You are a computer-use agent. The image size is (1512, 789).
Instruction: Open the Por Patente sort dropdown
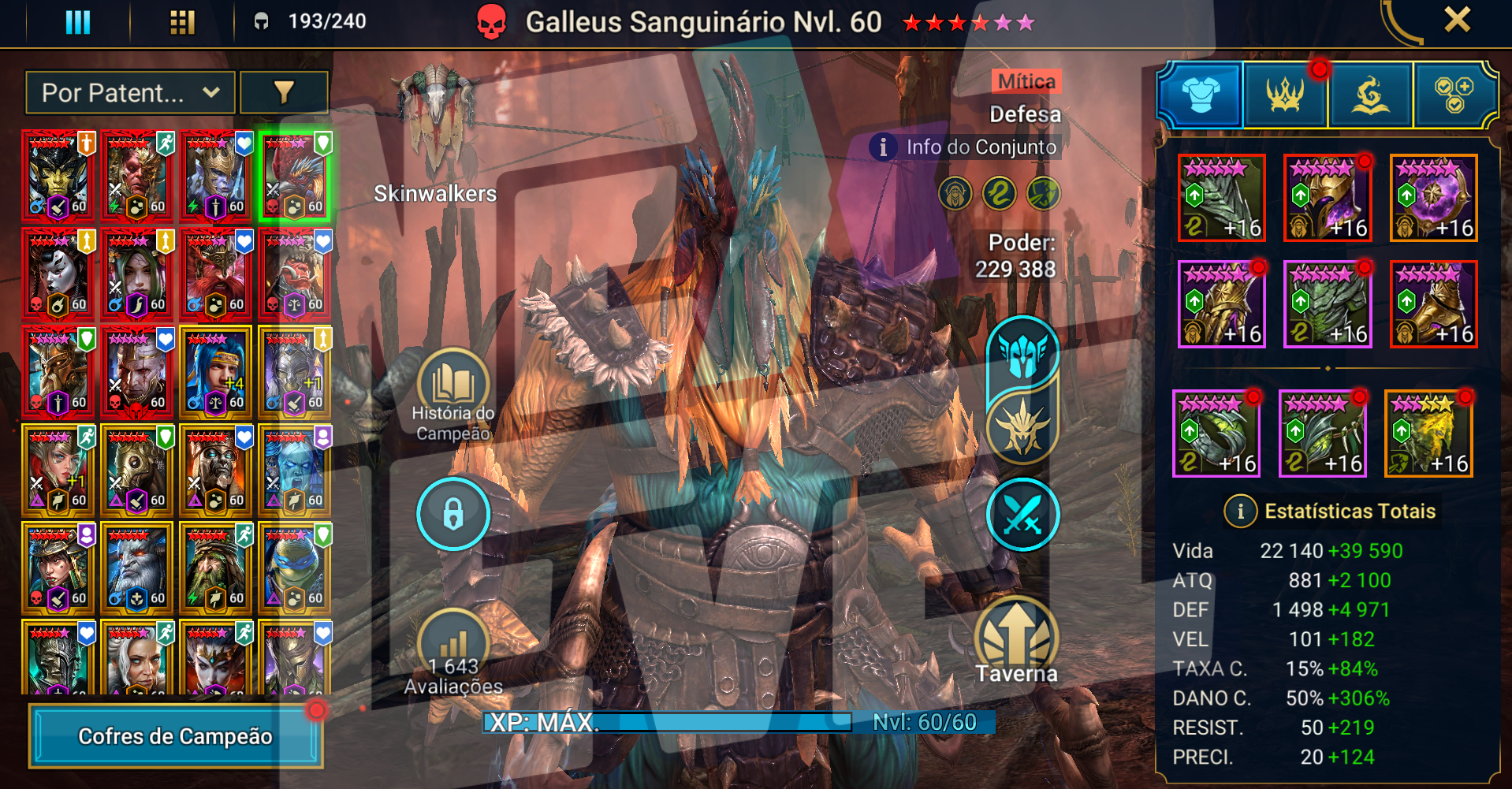click(130, 93)
